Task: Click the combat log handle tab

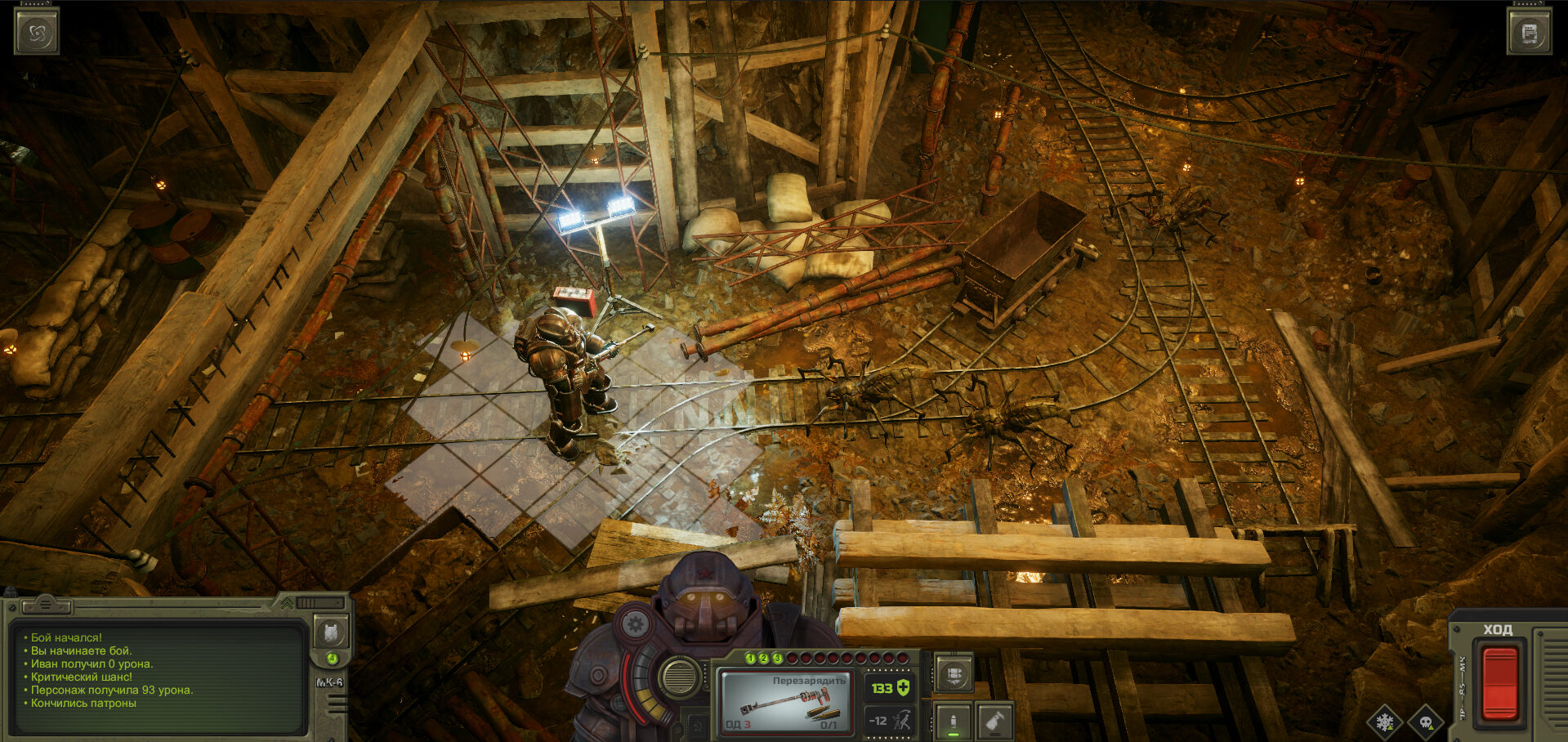Action: click(x=46, y=606)
